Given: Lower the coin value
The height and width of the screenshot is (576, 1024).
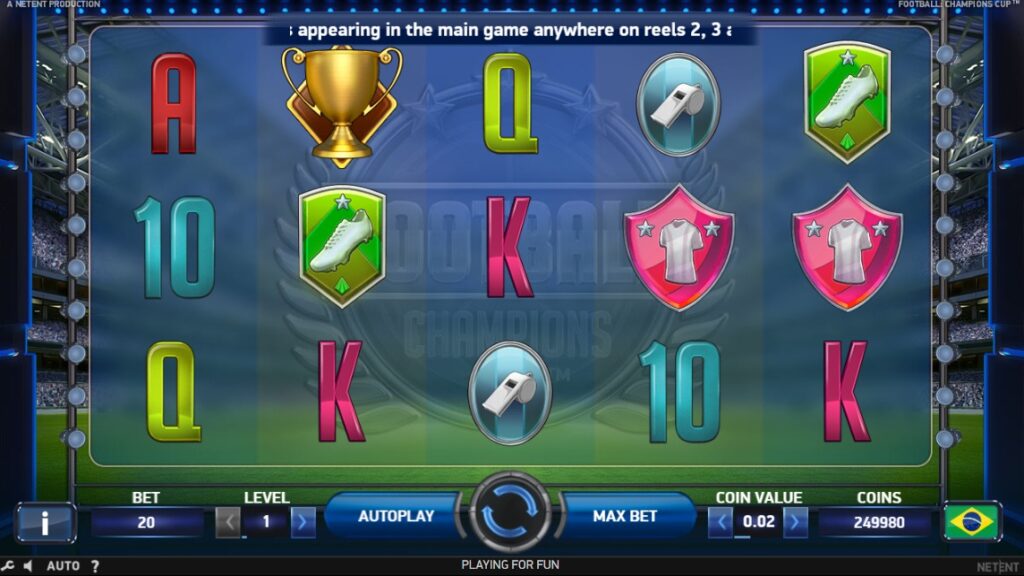Looking at the screenshot, I should point(720,521).
